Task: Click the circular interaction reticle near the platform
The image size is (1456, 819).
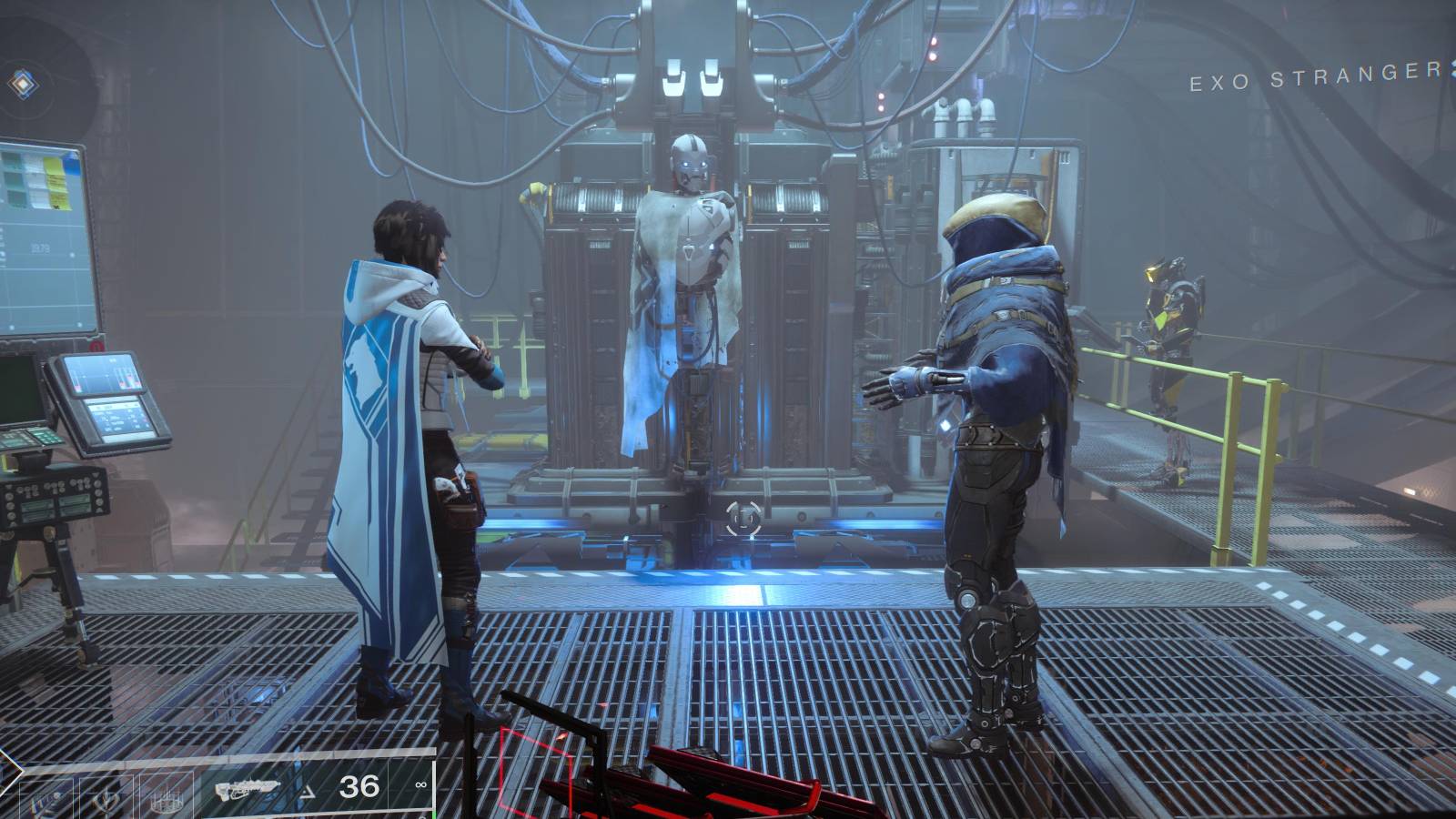Action: coord(744,517)
